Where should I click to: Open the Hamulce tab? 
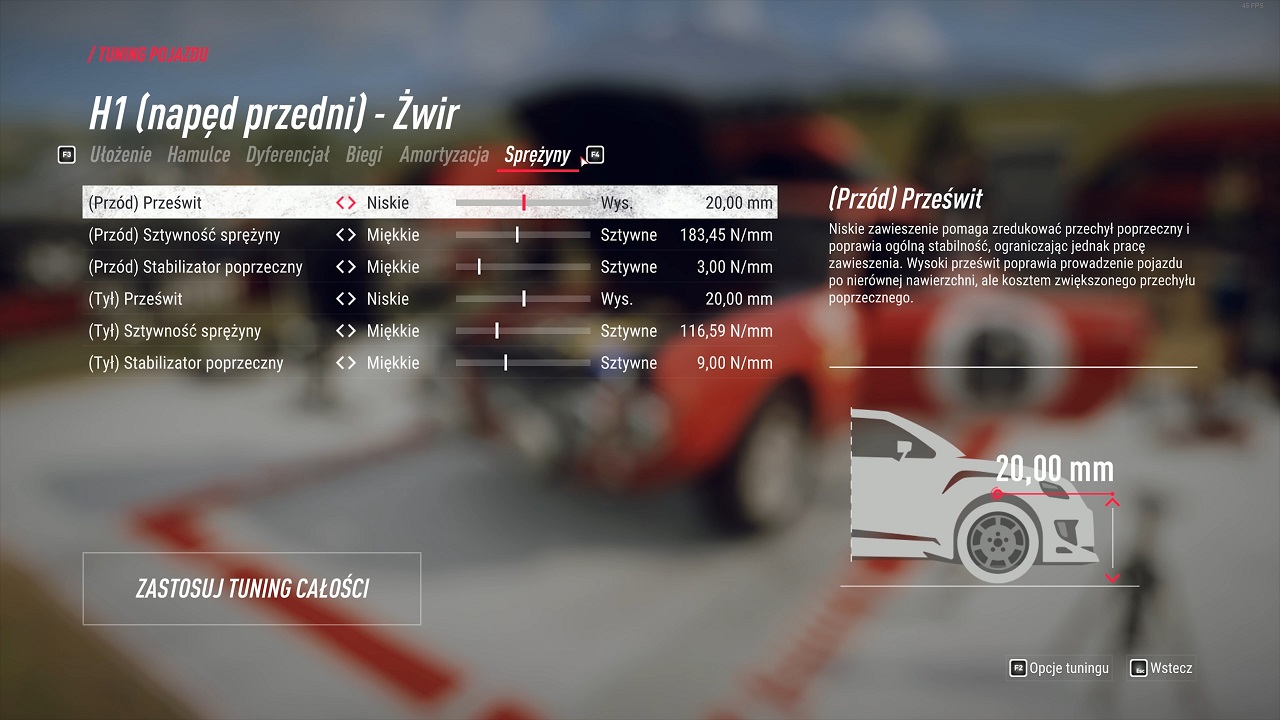coord(198,155)
